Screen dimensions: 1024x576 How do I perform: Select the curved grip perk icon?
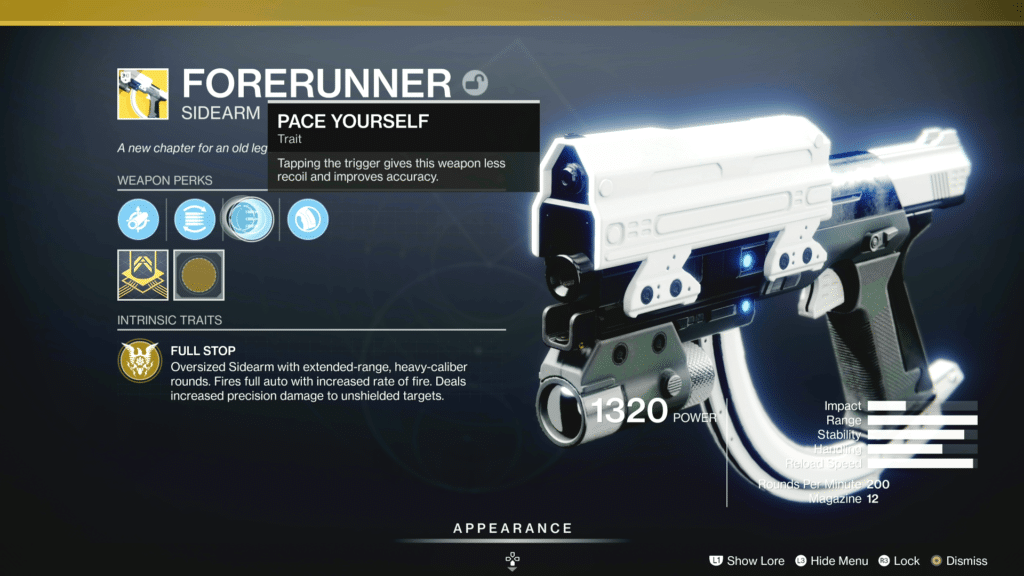[x=308, y=219]
